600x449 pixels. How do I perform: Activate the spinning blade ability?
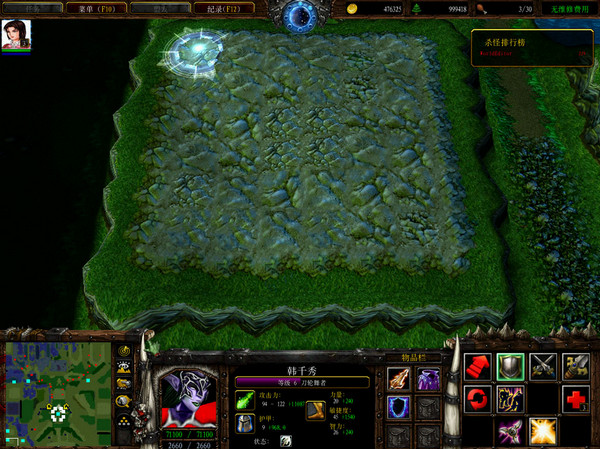pyautogui.click(x=510, y=431)
